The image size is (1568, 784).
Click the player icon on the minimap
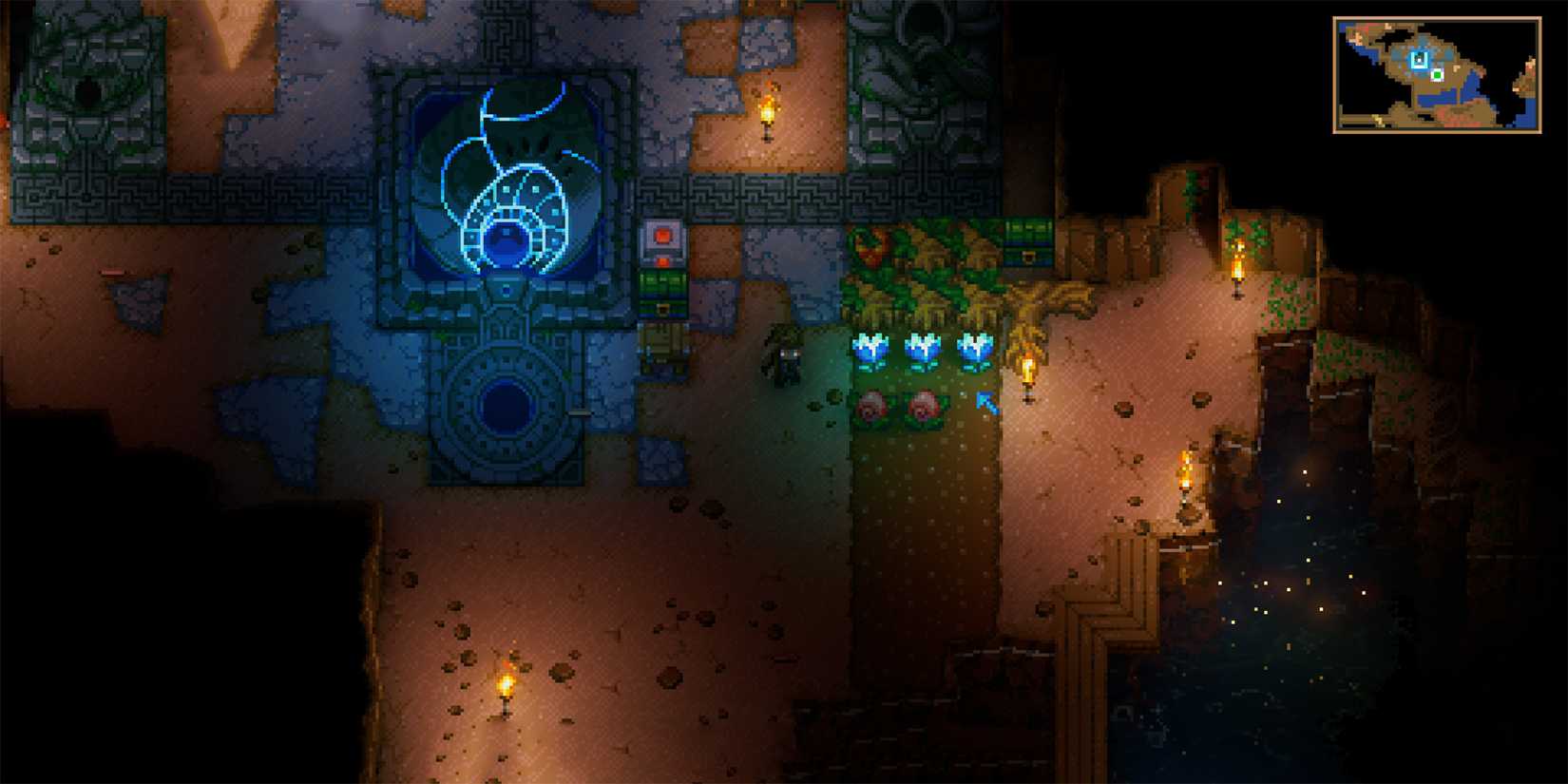[x=1420, y=59]
